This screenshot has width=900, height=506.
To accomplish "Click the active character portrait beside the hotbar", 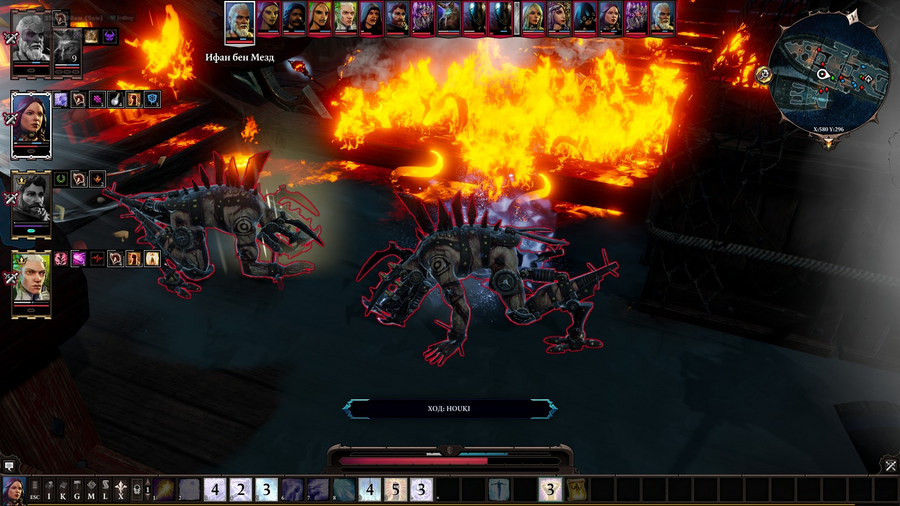I will (x=14, y=490).
